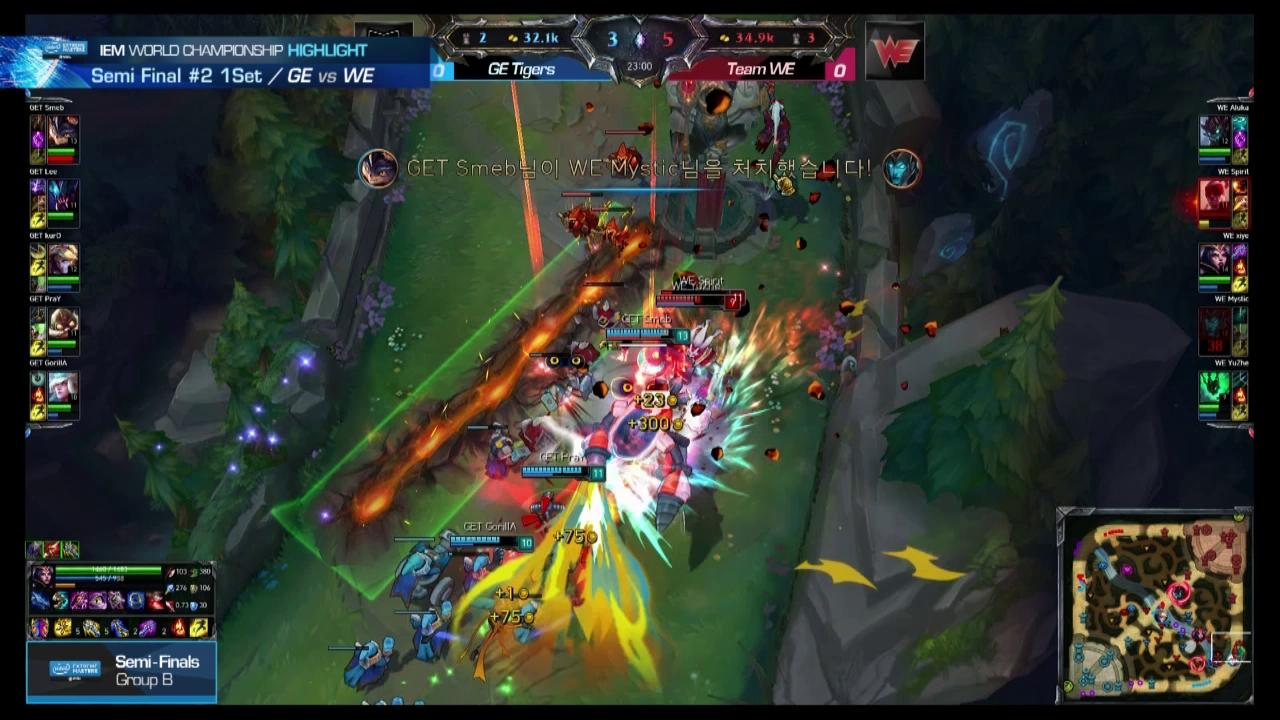Click Lissandra's portrait in the stats panel
The image size is (1280, 720).
[42, 576]
